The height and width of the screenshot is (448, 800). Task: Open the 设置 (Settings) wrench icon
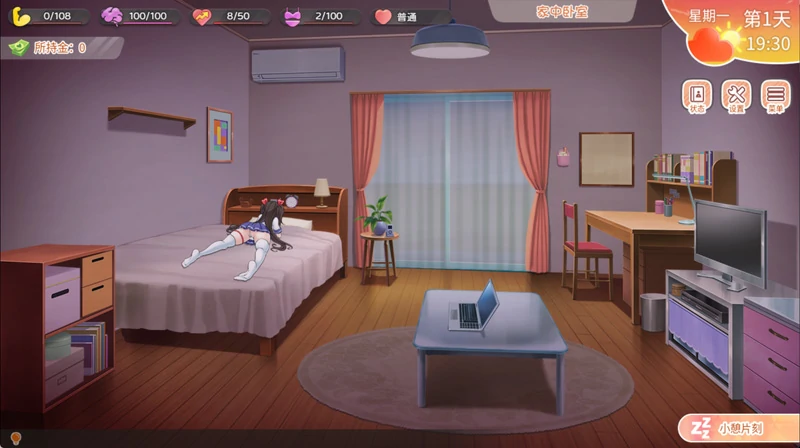click(736, 96)
